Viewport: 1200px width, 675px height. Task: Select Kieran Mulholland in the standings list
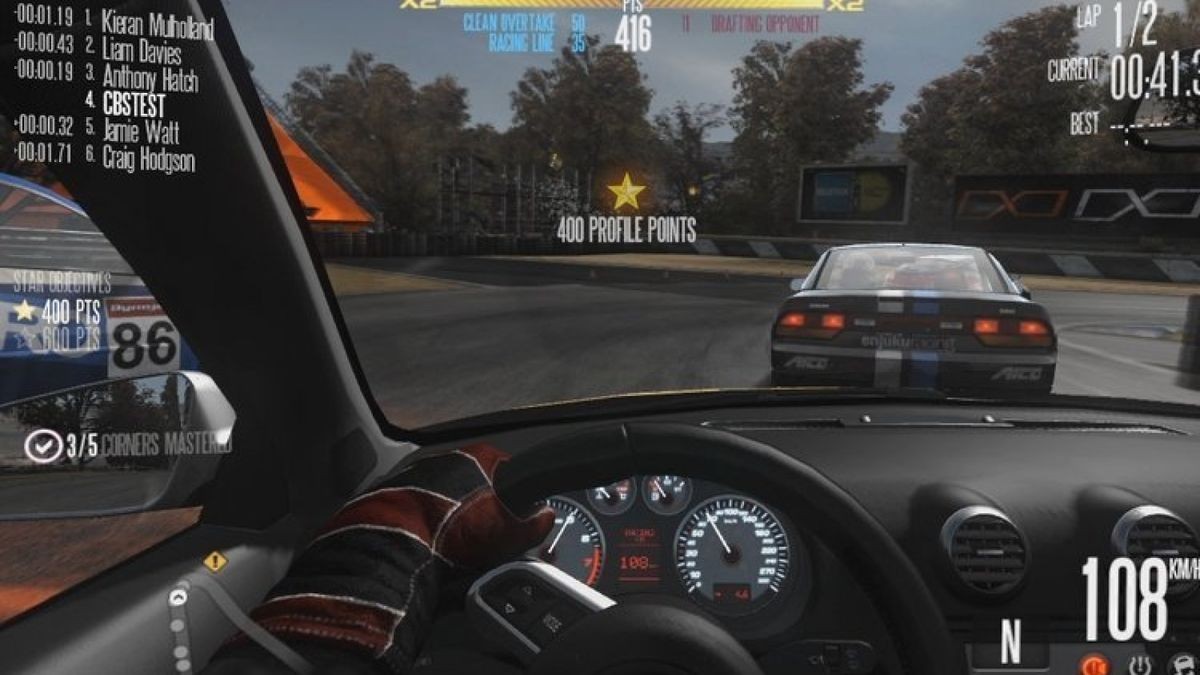[x=157, y=20]
